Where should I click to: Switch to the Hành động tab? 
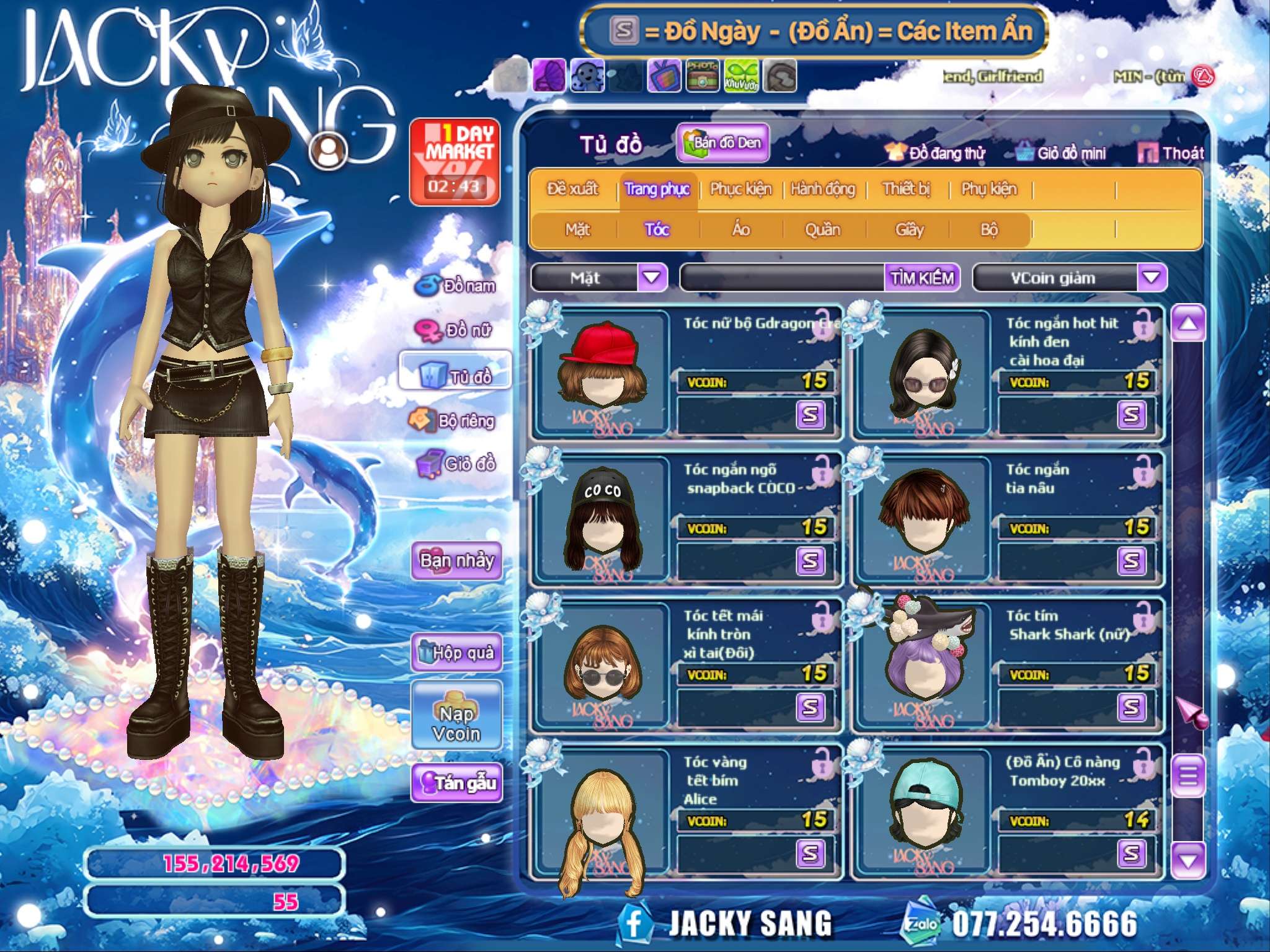pos(822,189)
